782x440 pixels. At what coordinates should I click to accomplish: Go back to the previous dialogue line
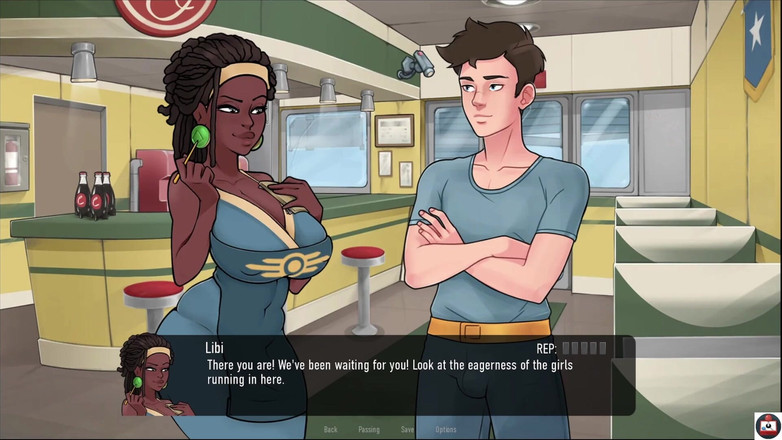click(x=330, y=429)
